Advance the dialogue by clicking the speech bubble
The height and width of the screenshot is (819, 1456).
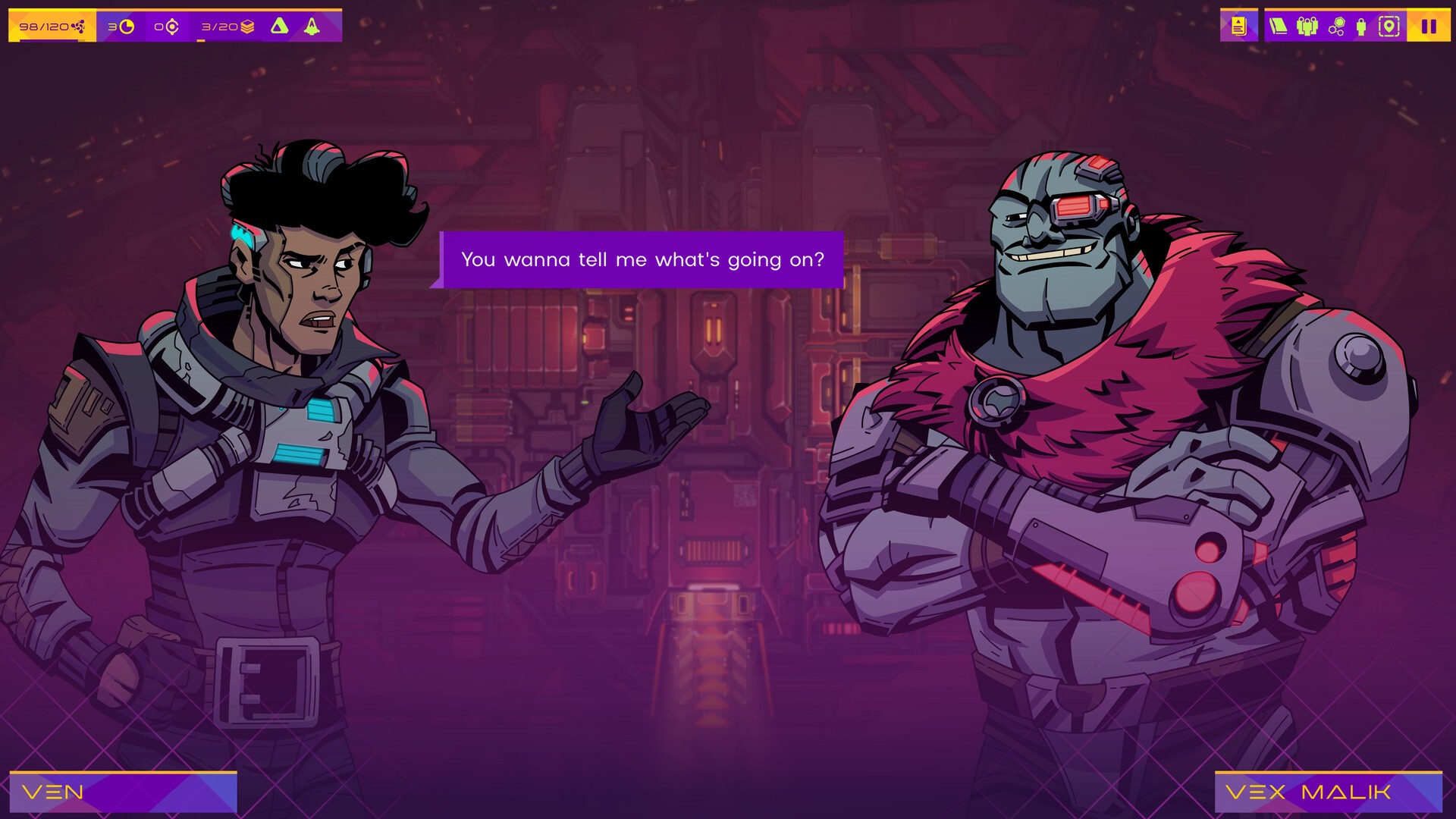coord(642,259)
